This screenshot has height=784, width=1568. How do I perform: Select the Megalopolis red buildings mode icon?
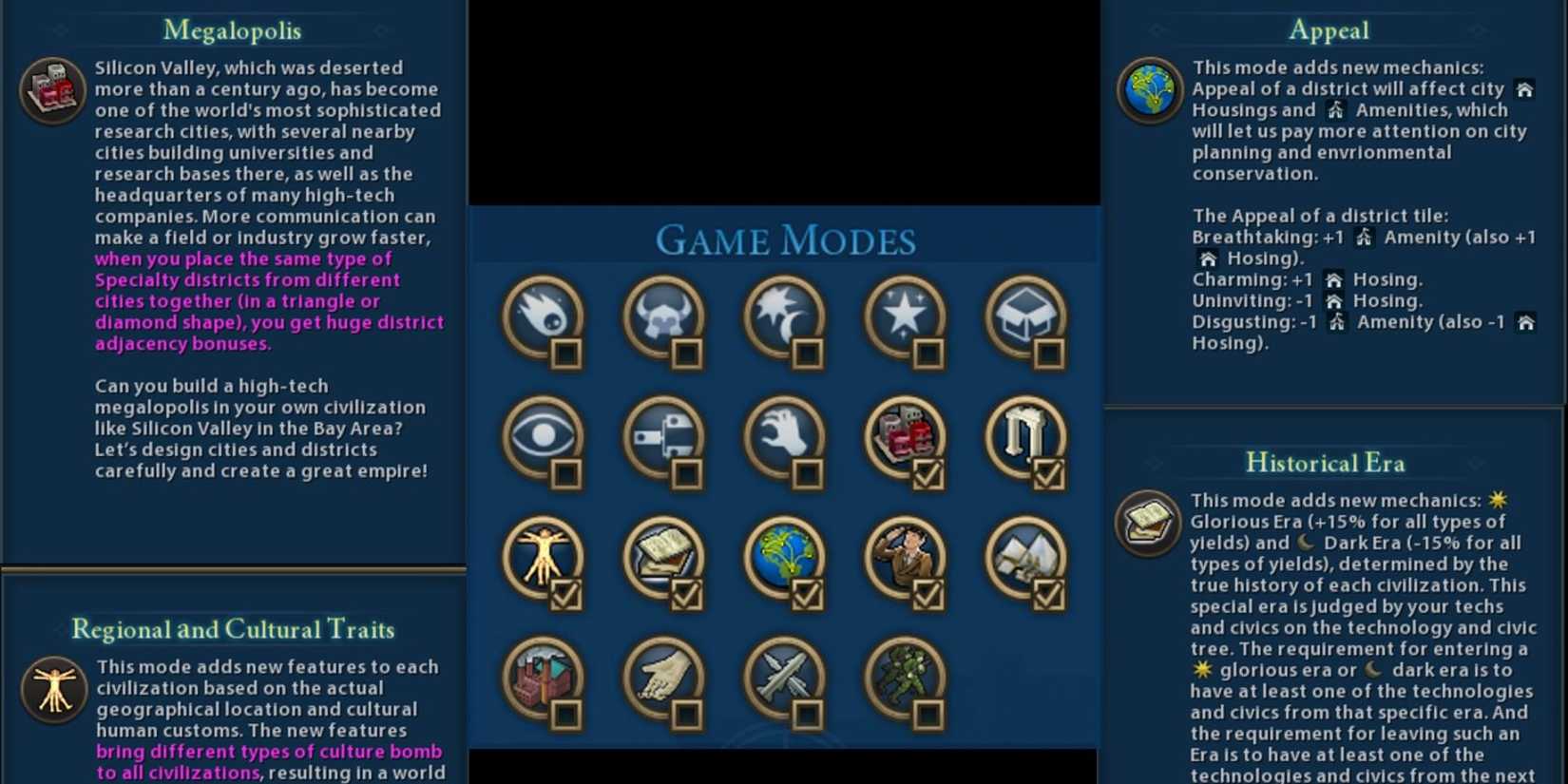(x=904, y=440)
